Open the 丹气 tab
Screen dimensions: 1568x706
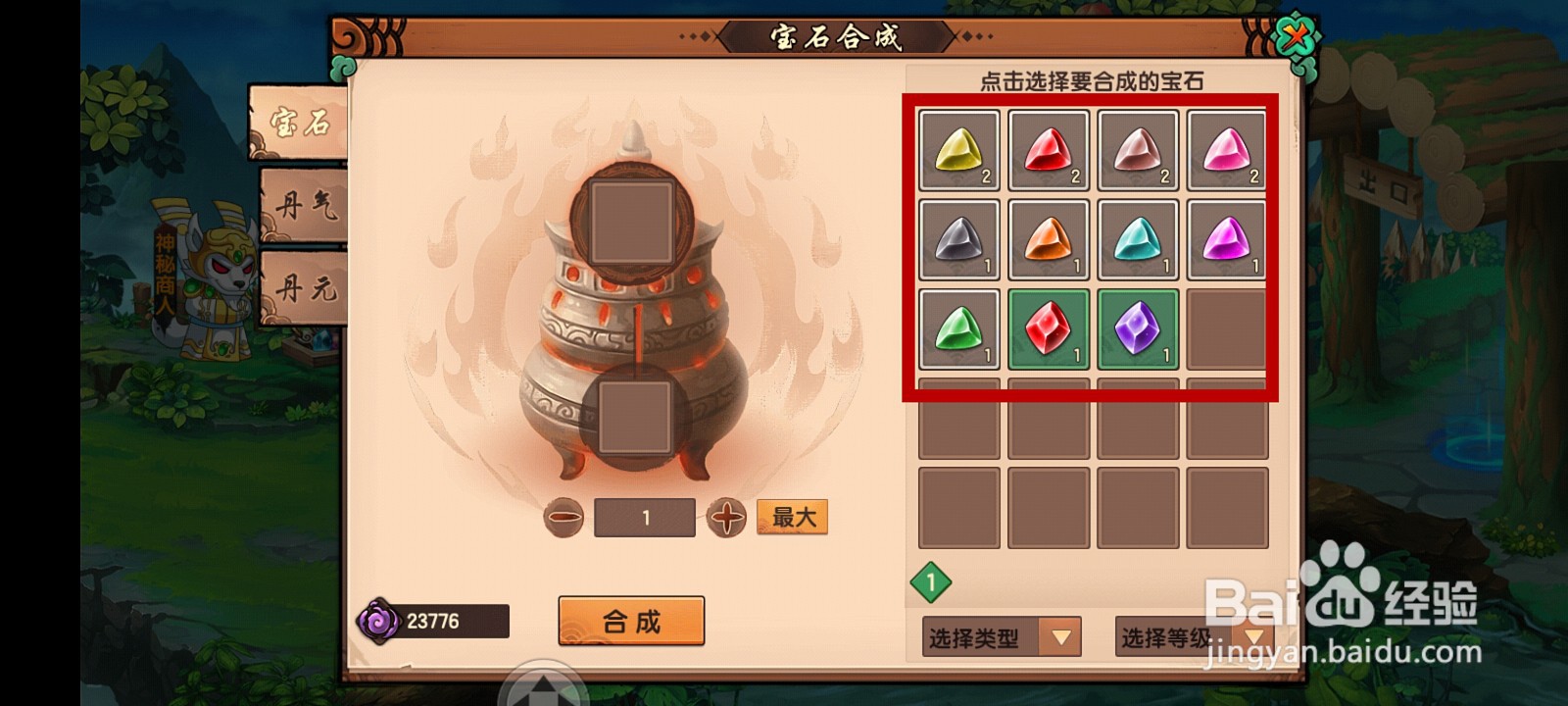305,205
